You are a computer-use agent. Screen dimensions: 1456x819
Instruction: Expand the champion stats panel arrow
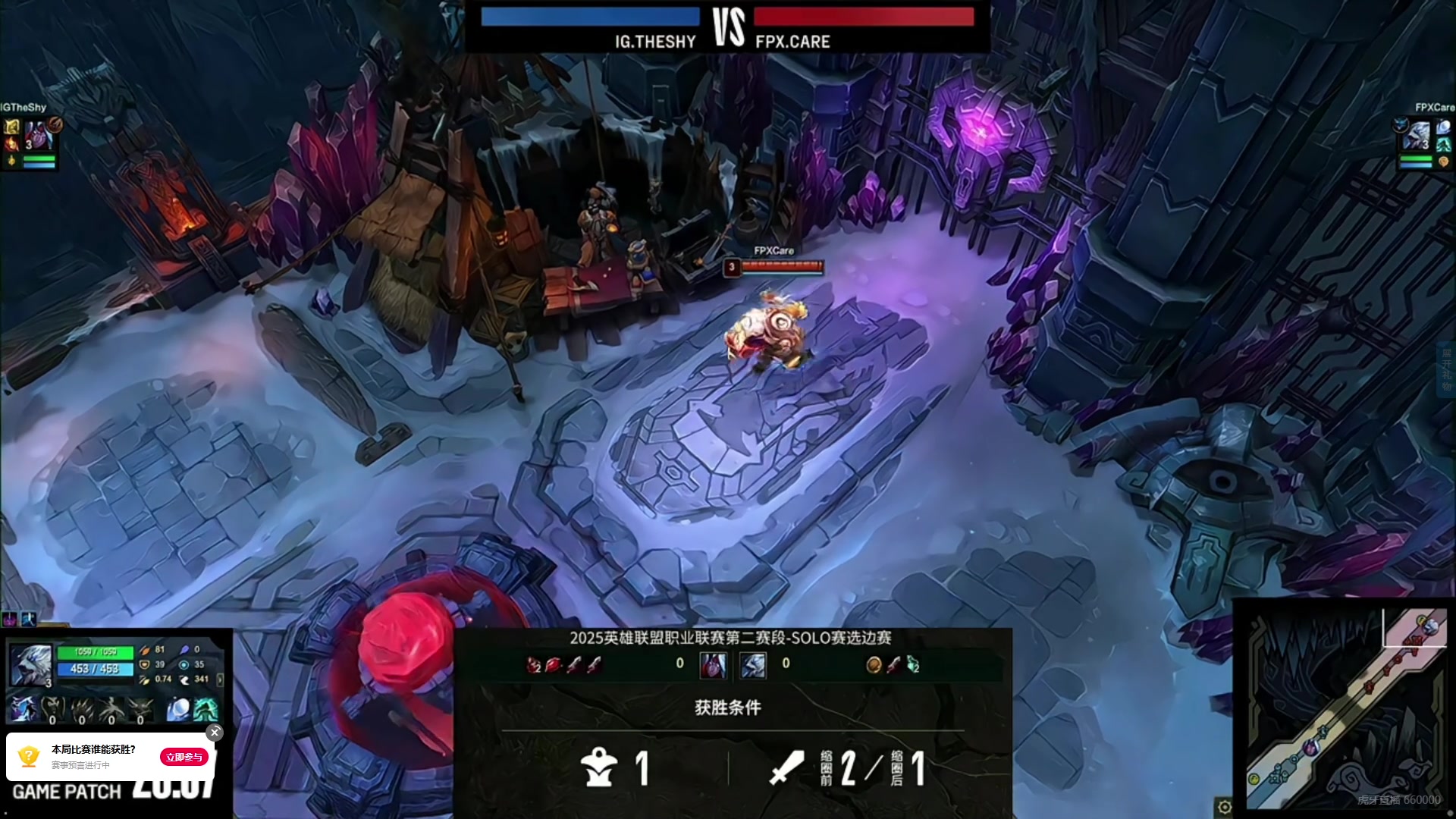tap(220, 679)
